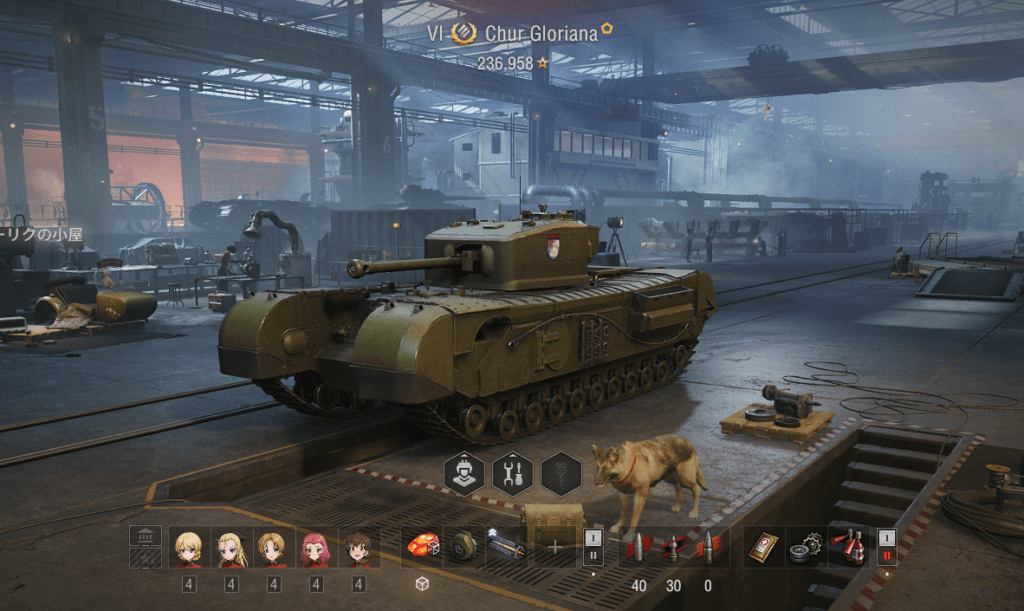
Task: Select the pink-haired crew member
Action: click(316, 548)
